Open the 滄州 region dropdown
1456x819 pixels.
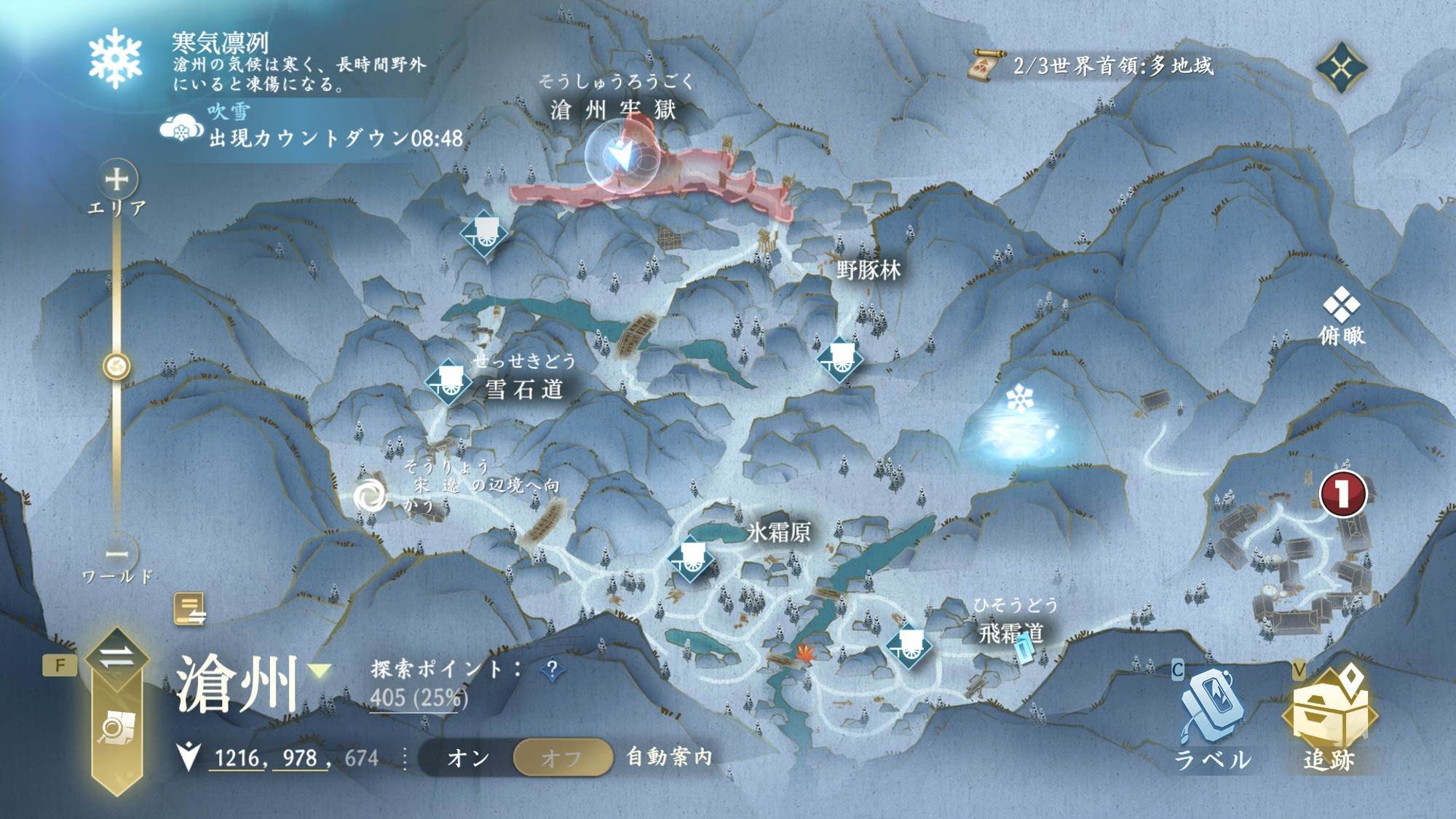(320, 670)
